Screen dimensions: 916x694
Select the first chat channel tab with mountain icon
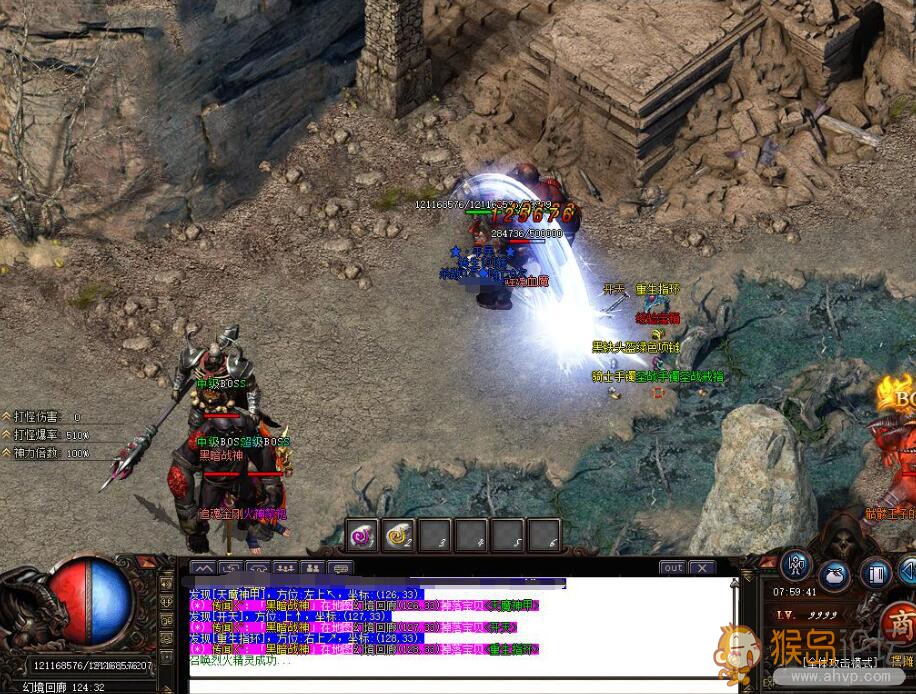[x=204, y=567]
